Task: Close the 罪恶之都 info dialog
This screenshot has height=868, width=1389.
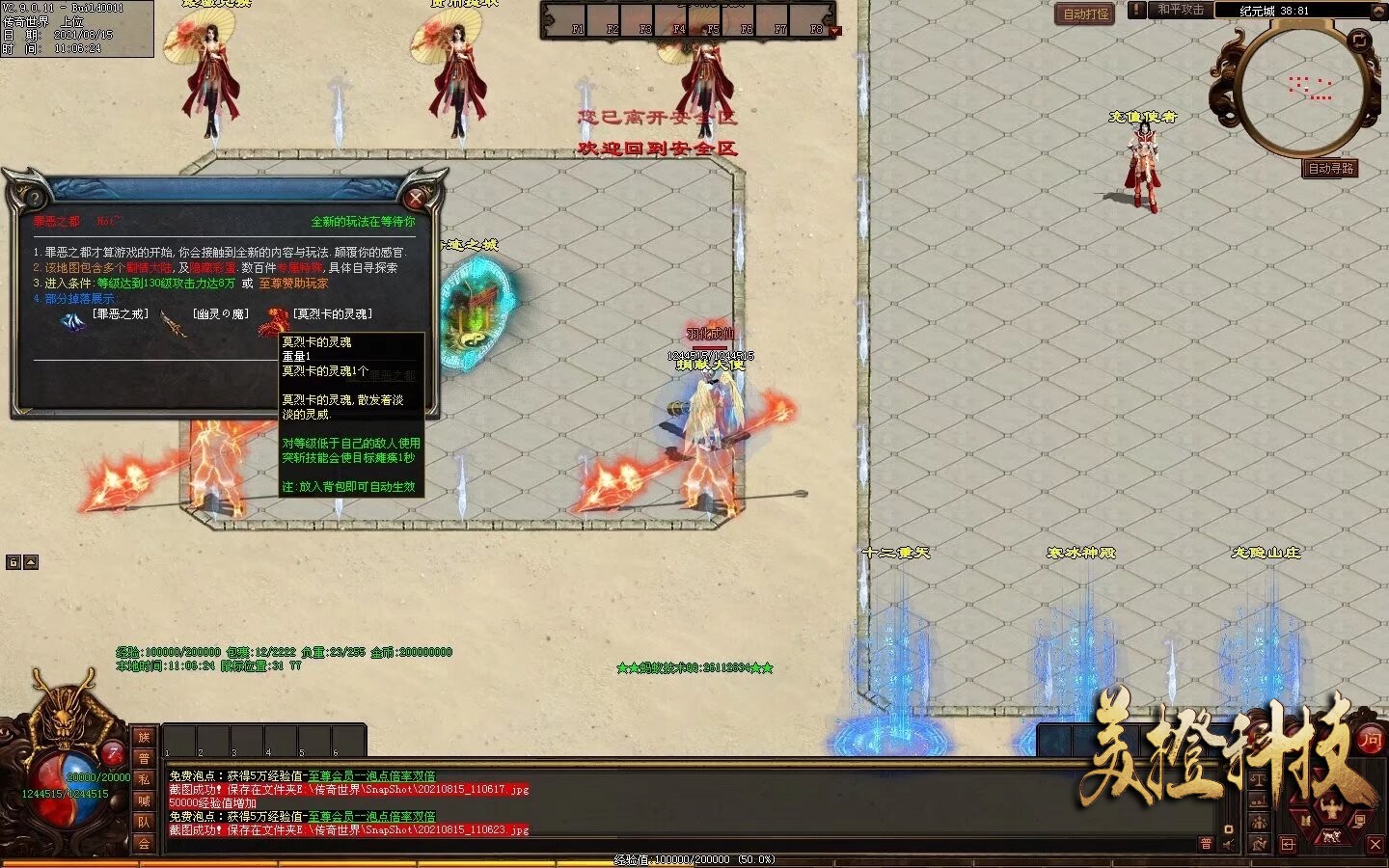Action: point(416,198)
